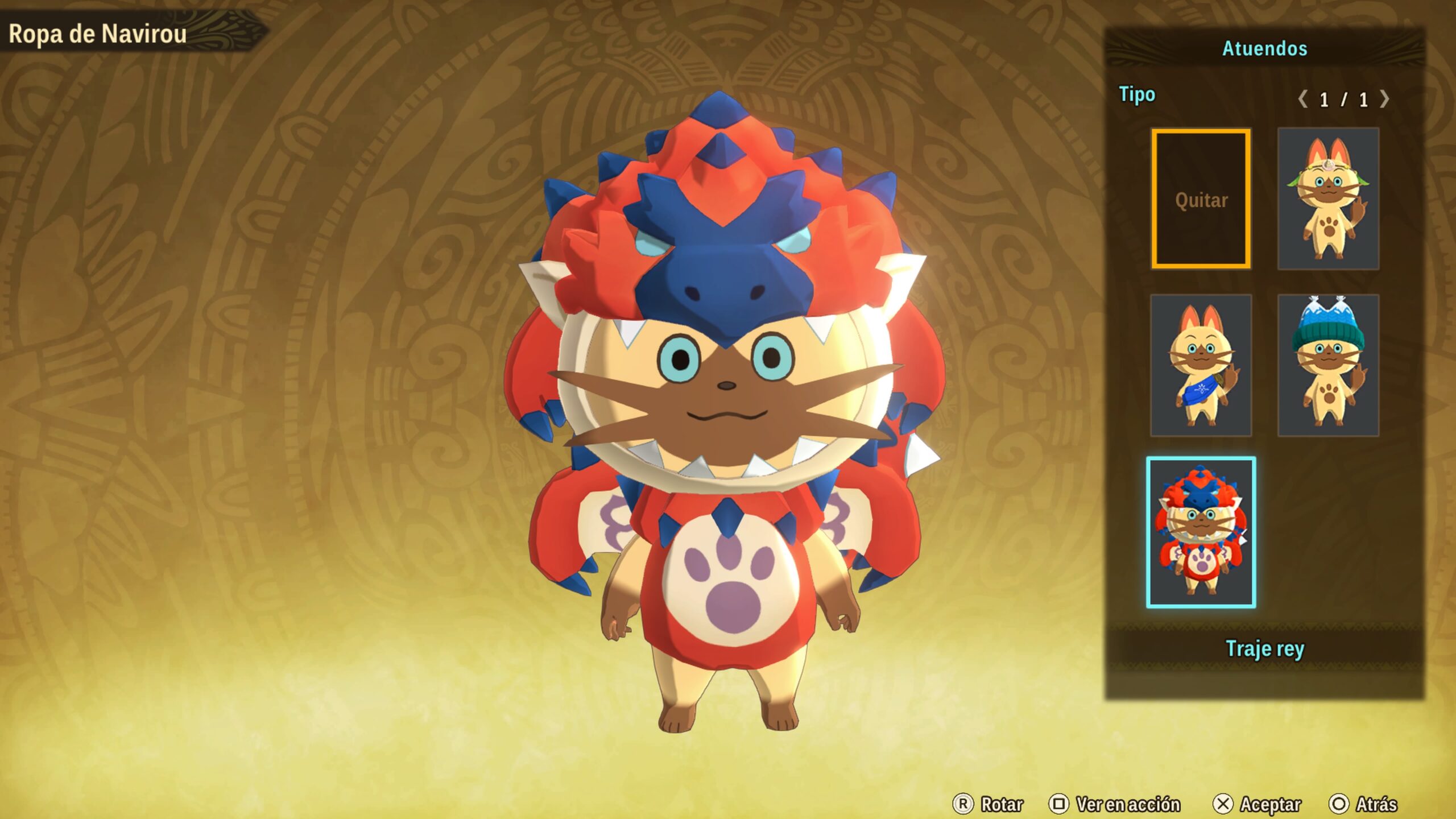Choose the green-eared flower crown outfit
Screen dimensions: 1456x819
[x=1328, y=199]
